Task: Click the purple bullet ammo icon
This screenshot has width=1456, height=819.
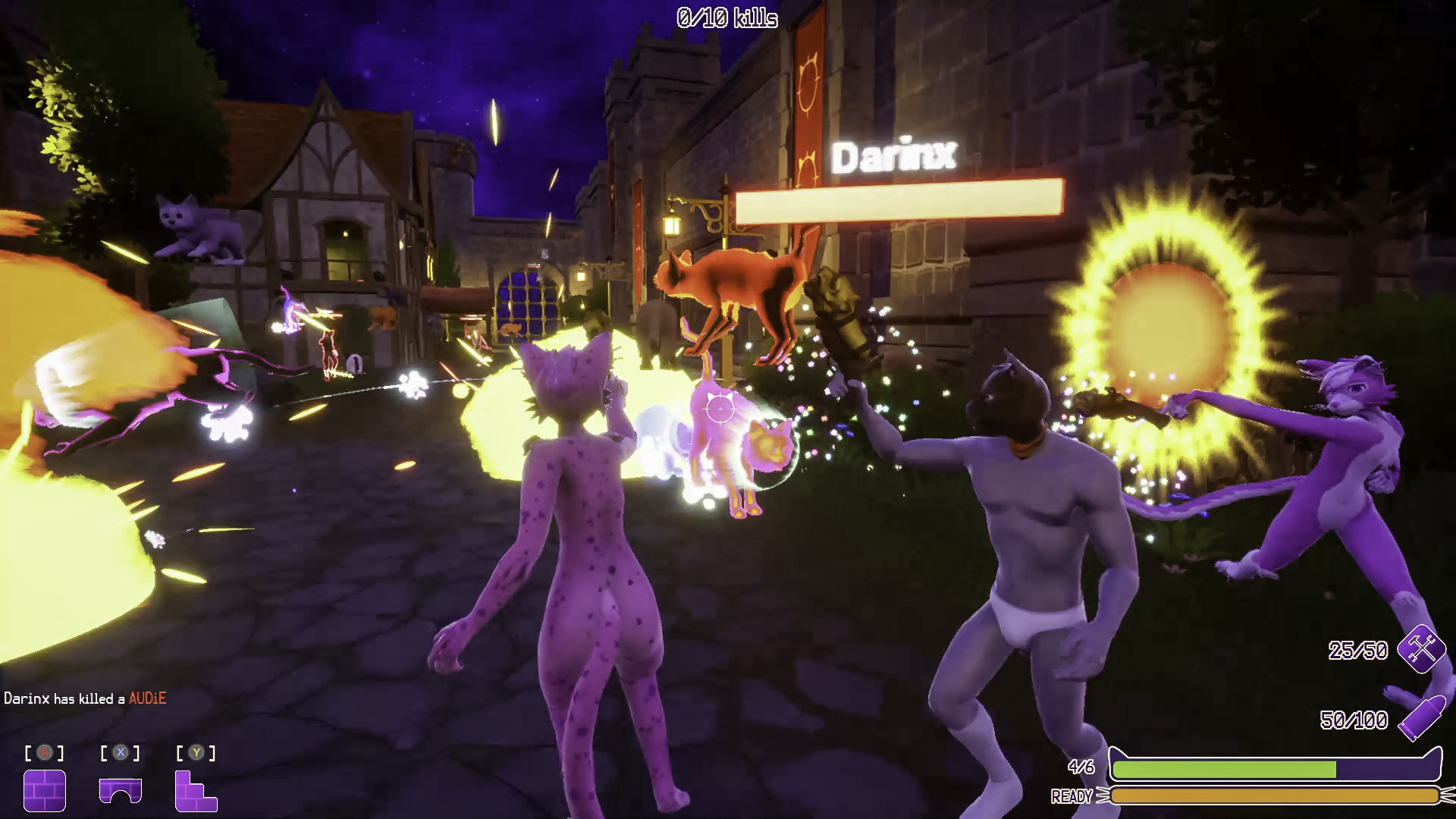Action: pos(1419,719)
